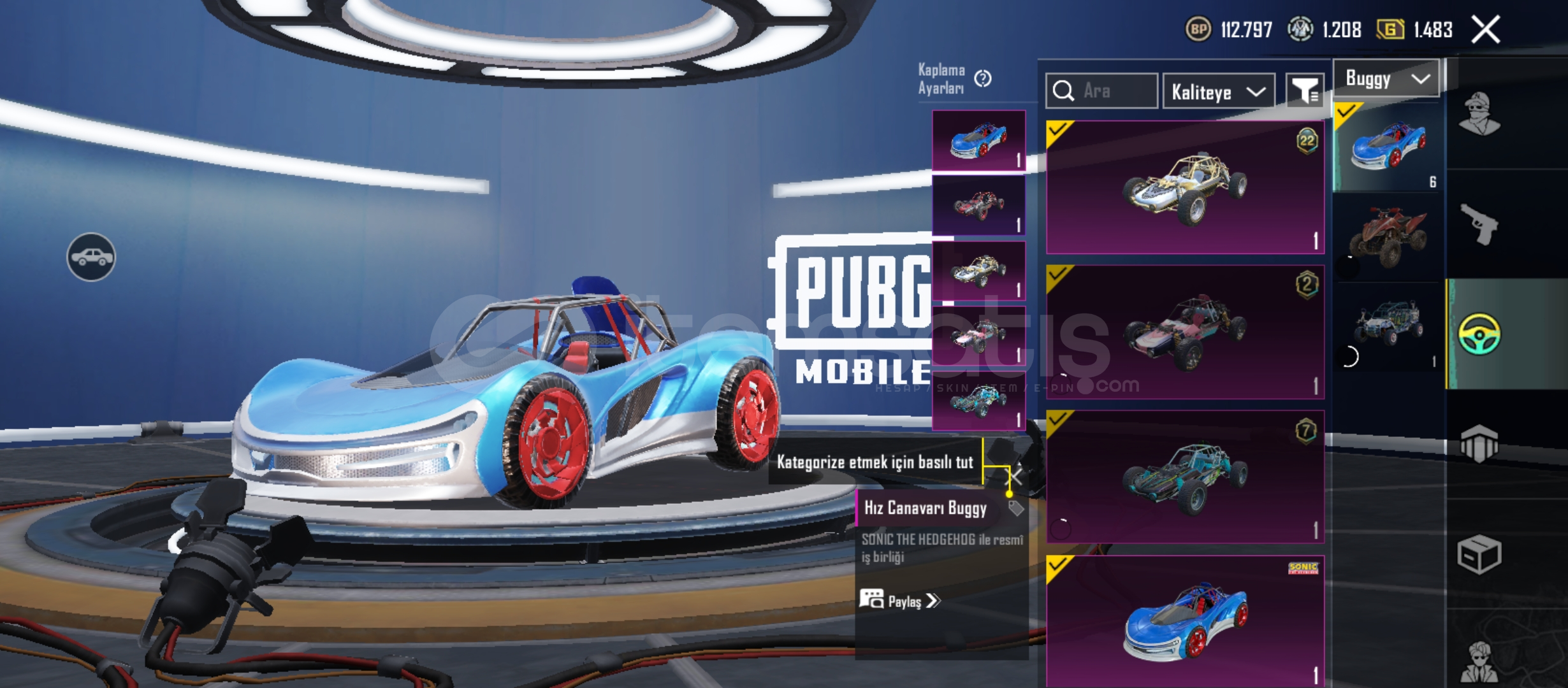Open Kaplama Ayarları help question mark

click(x=983, y=78)
